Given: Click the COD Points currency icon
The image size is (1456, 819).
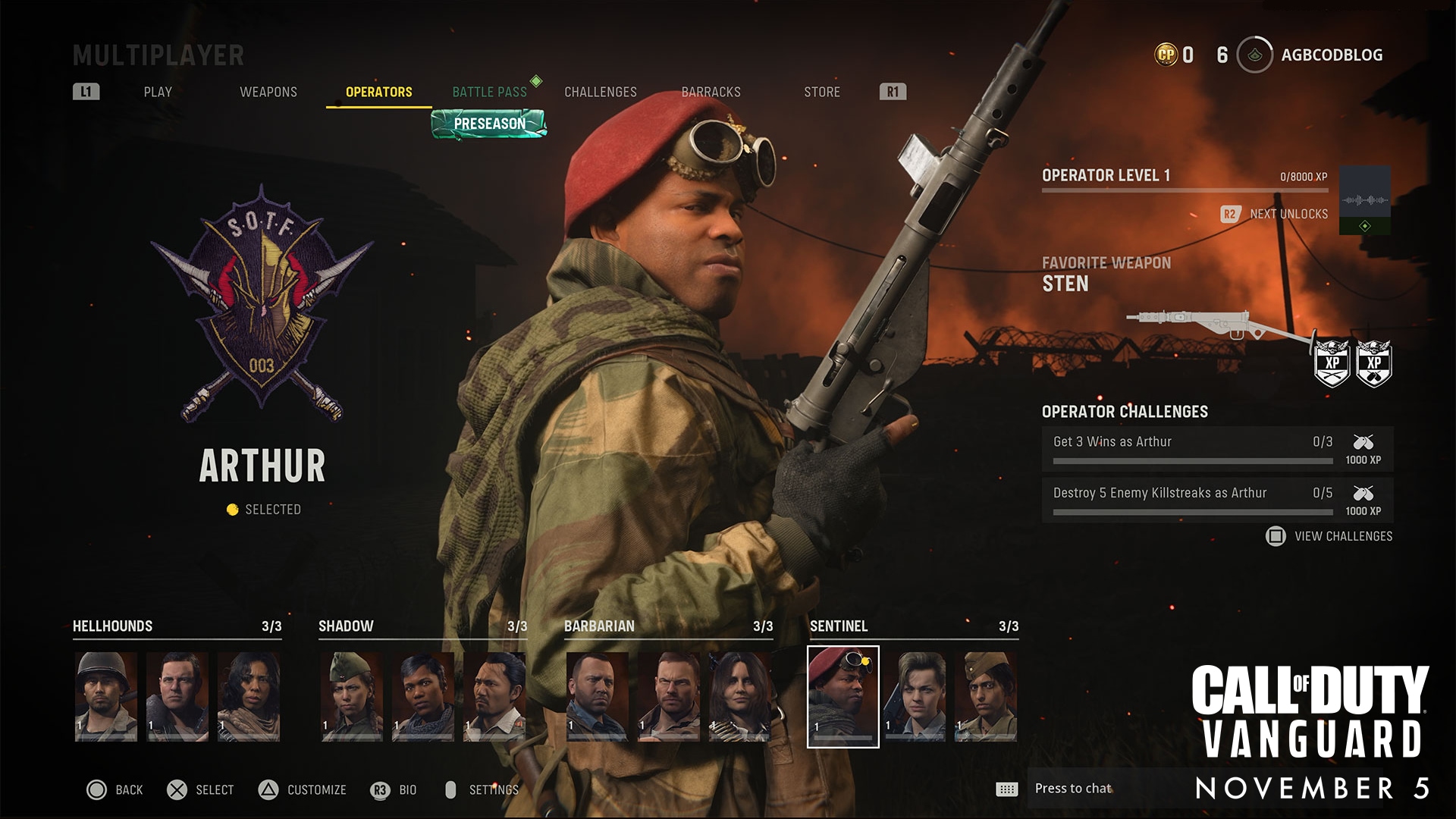Looking at the screenshot, I should coord(1166,55).
